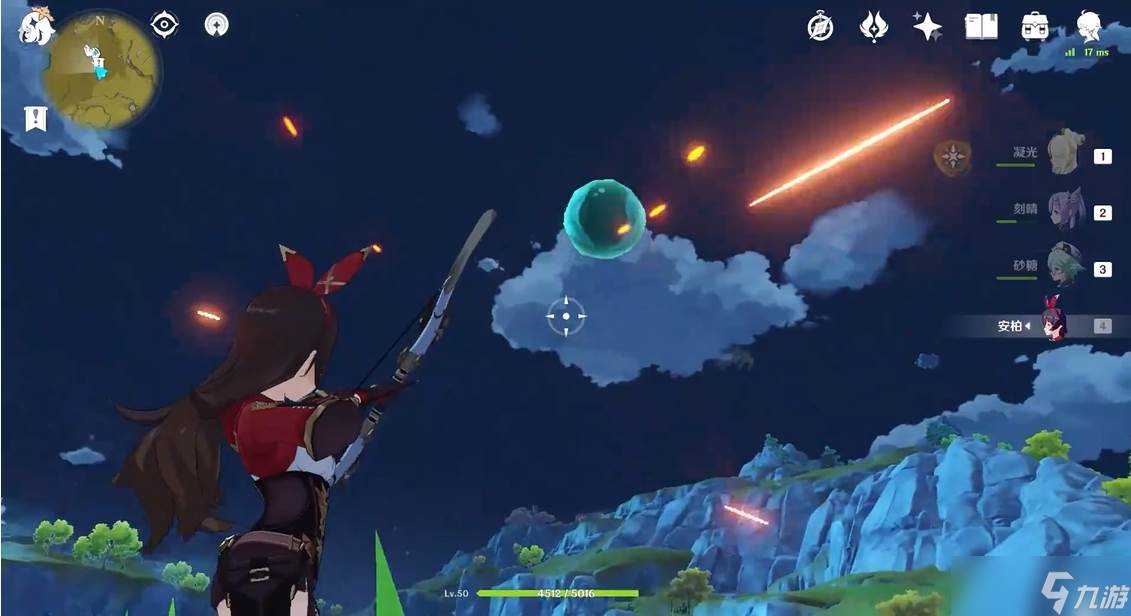
Task: Select active character 安柏 in party list
Action: pos(1052,324)
